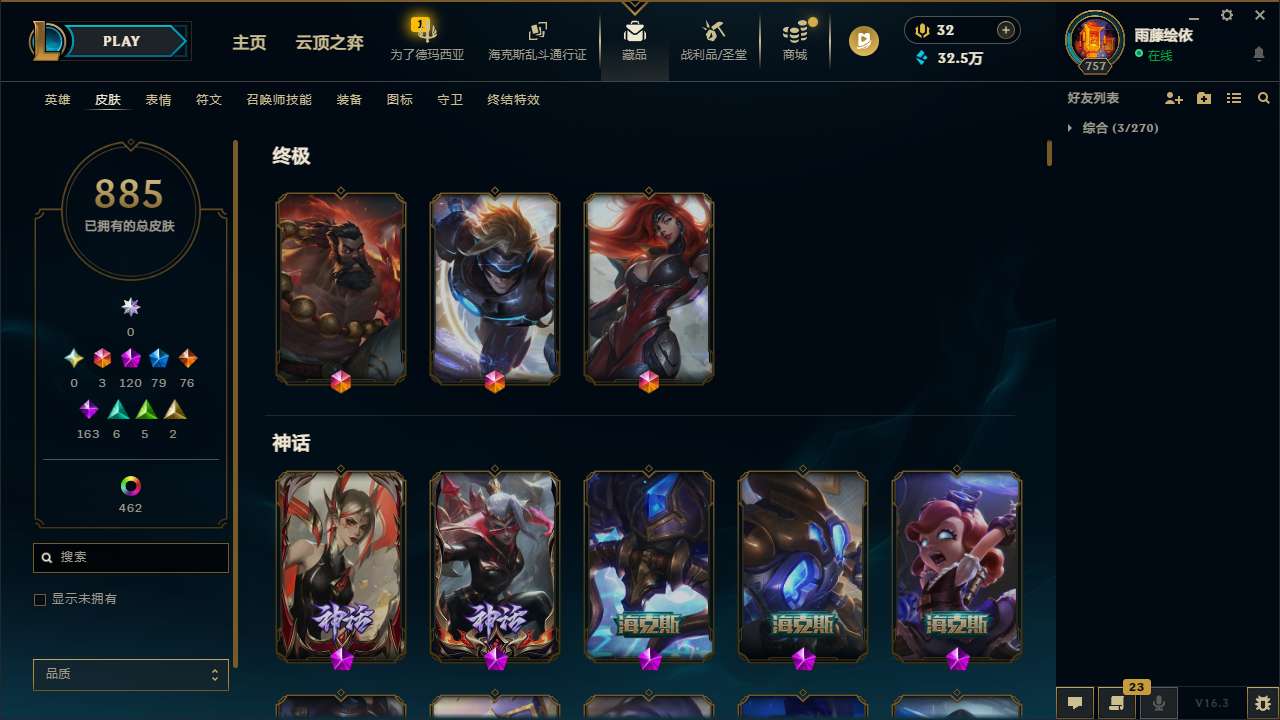Click the summoner profile avatar 雨藤绘依
Viewport: 1280px width, 720px height.
click(x=1094, y=42)
